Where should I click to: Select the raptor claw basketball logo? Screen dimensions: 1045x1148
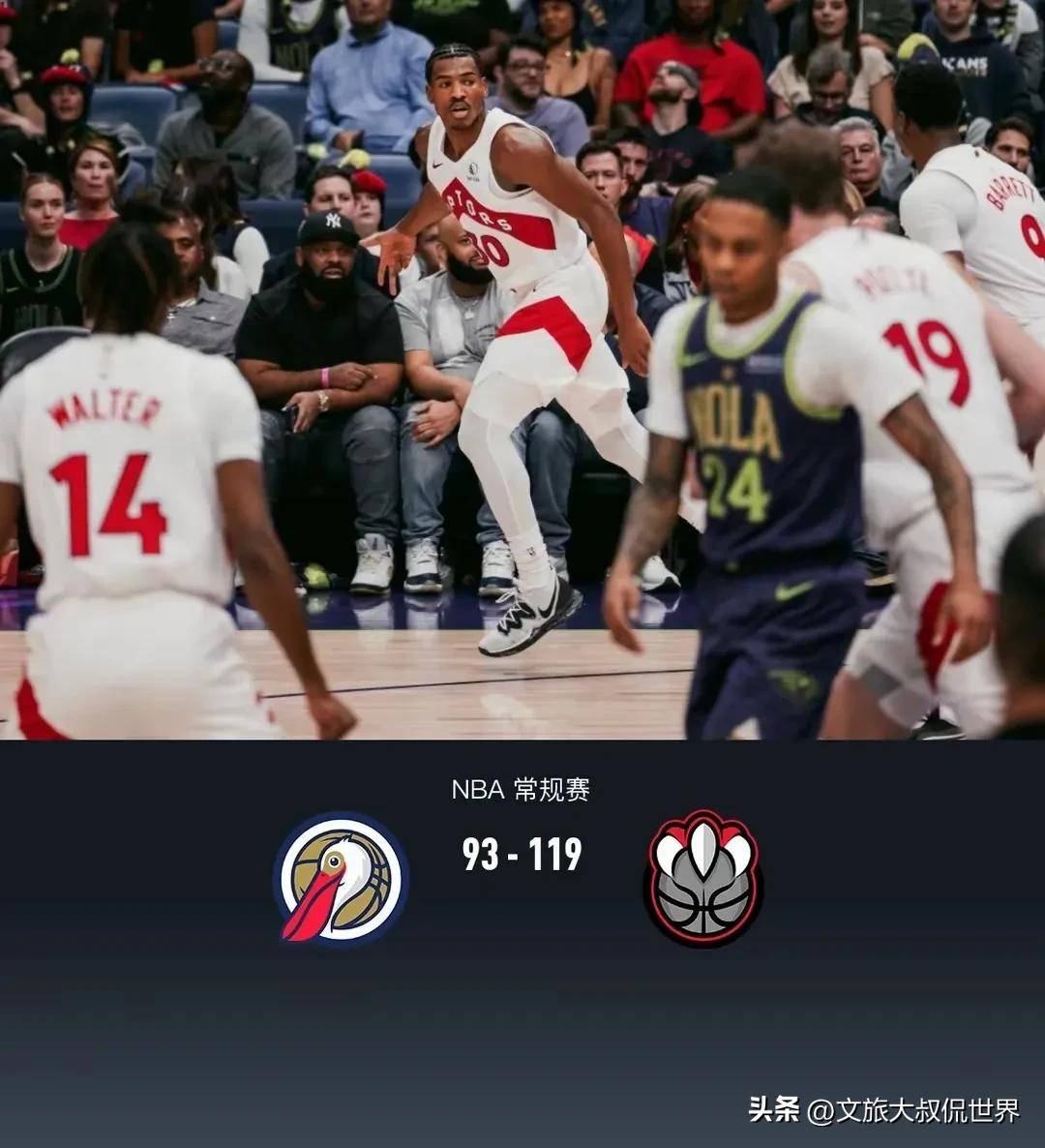[x=703, y=878]
